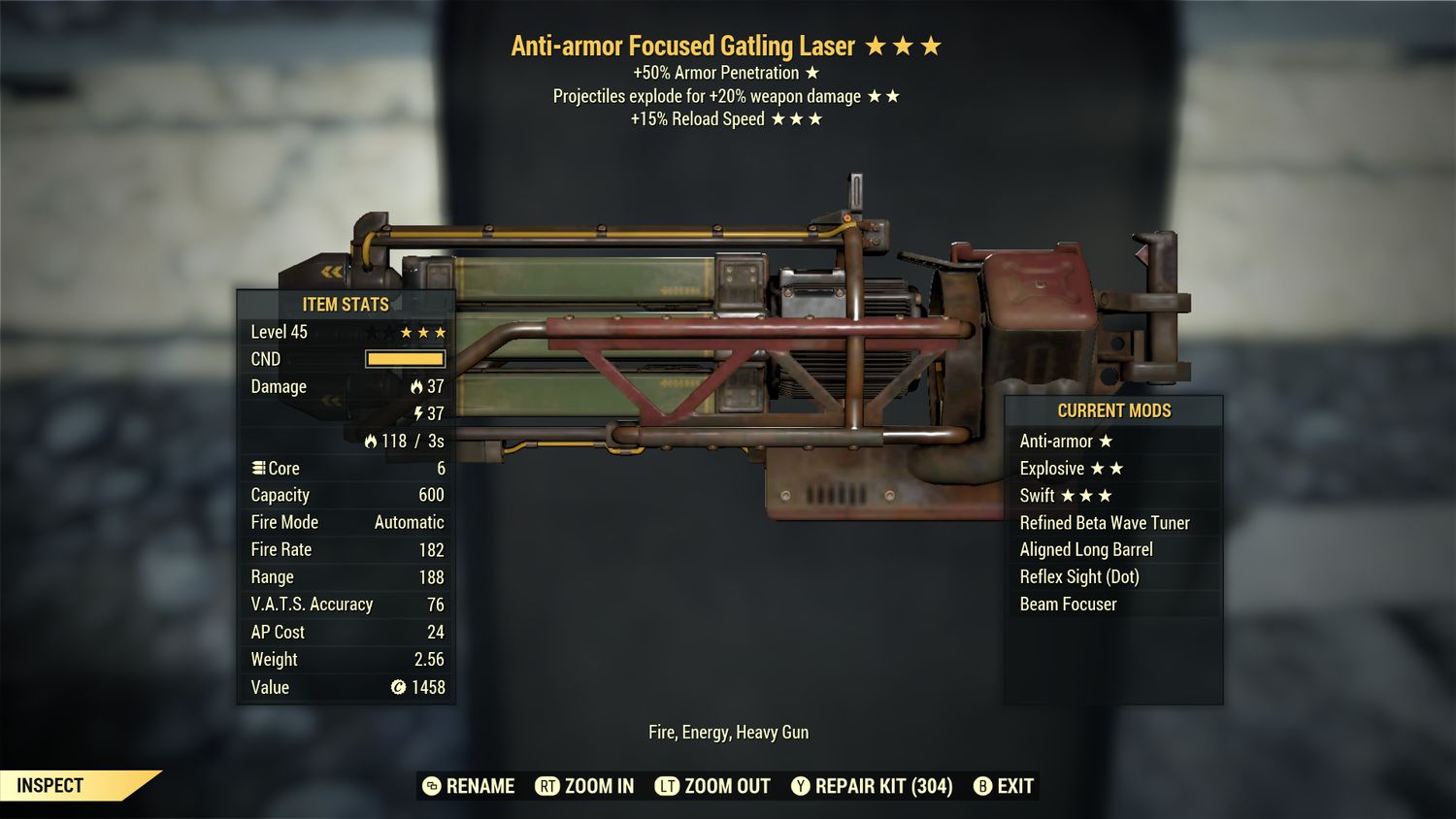This screenshot has width=1456, height=819.
Task: Choose the RENAME option
Action: tap(470, 786)
